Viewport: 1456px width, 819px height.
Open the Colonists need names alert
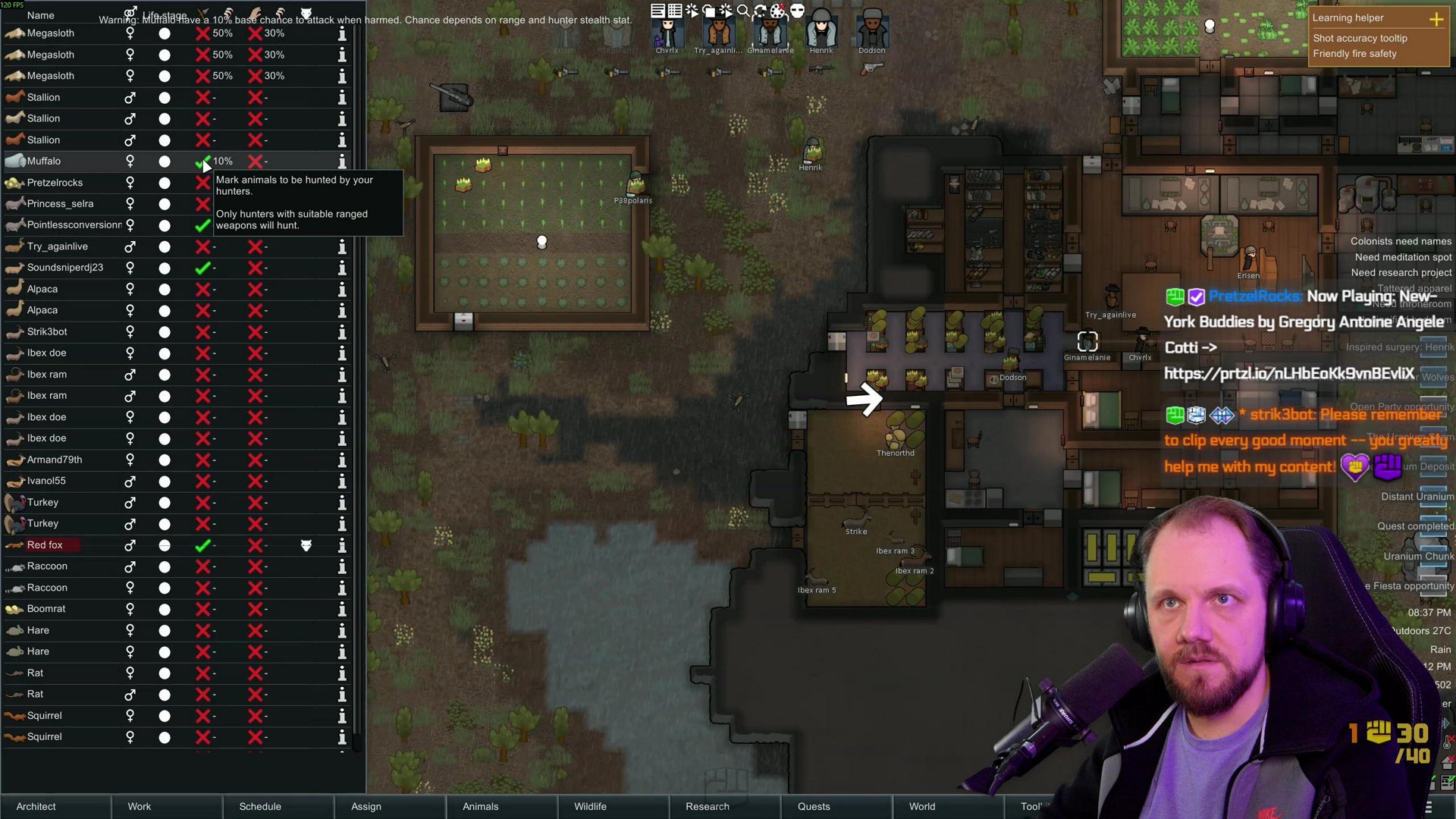(x=1401, y=241)
